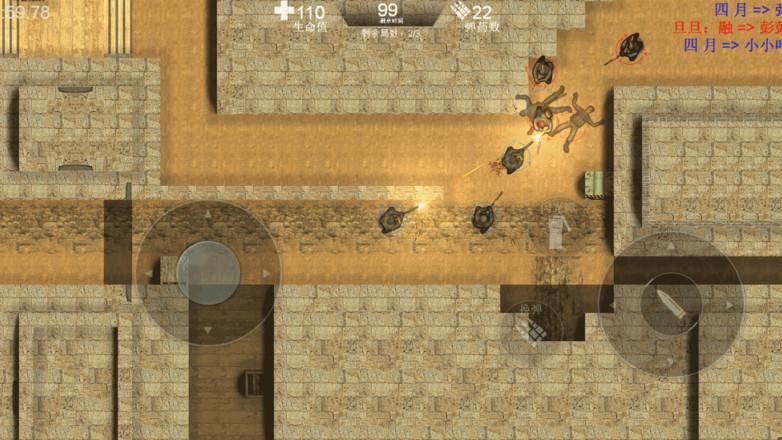This screenshot has width=782, height=440.
Task: Tap the left arrow on the movement joystick
Action: point(150,272)
